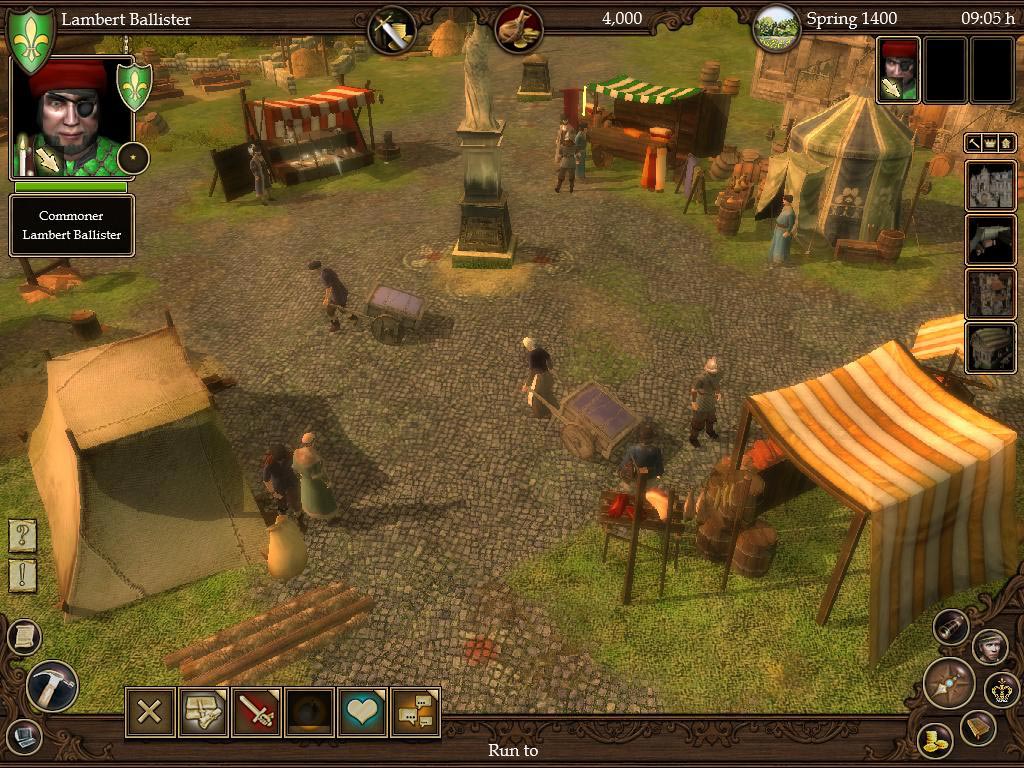The image size is (1024, 768).
Task: Choose the parchment and bone action icon
Action: [203, 712]
